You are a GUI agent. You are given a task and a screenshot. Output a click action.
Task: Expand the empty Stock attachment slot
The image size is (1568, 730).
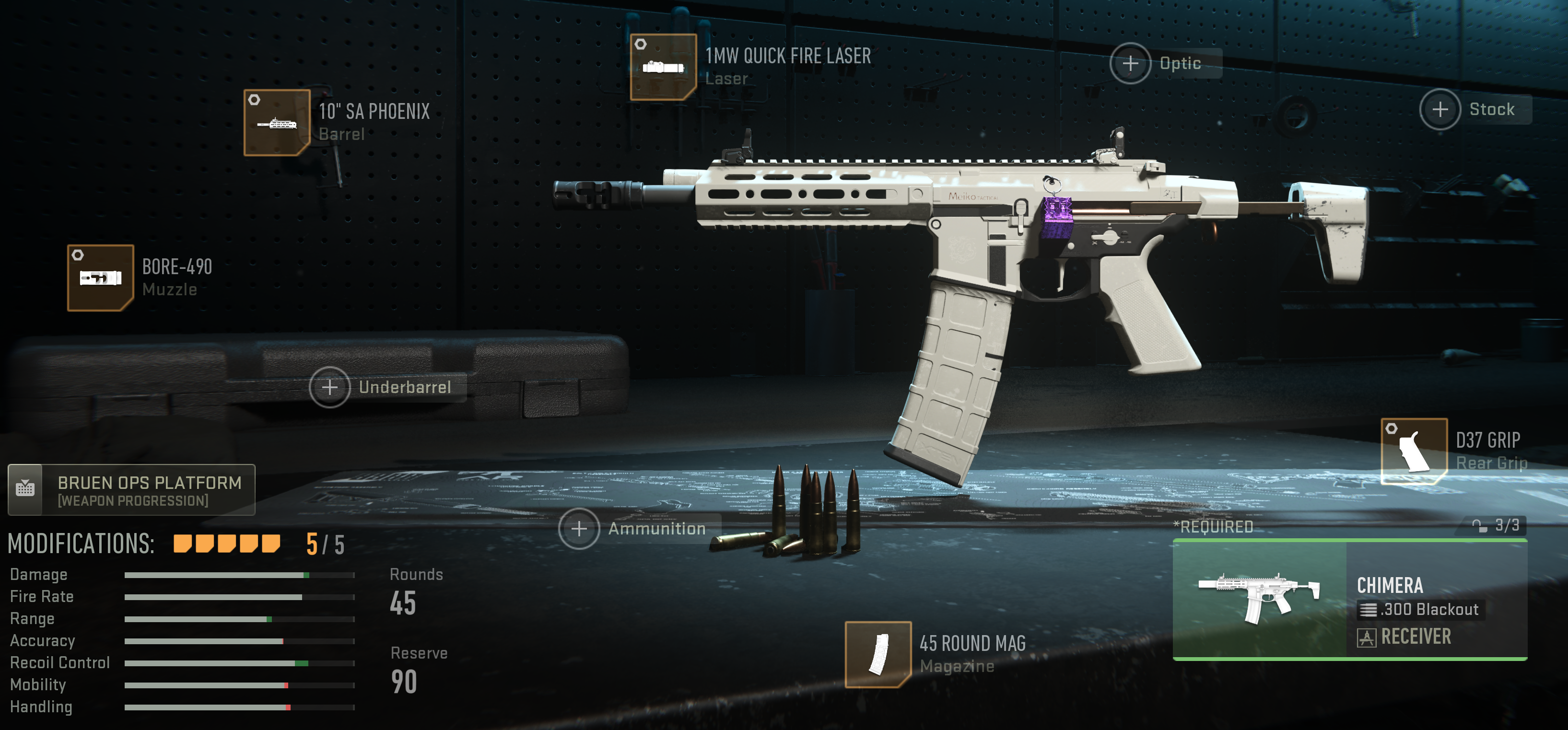(1440, 109)
